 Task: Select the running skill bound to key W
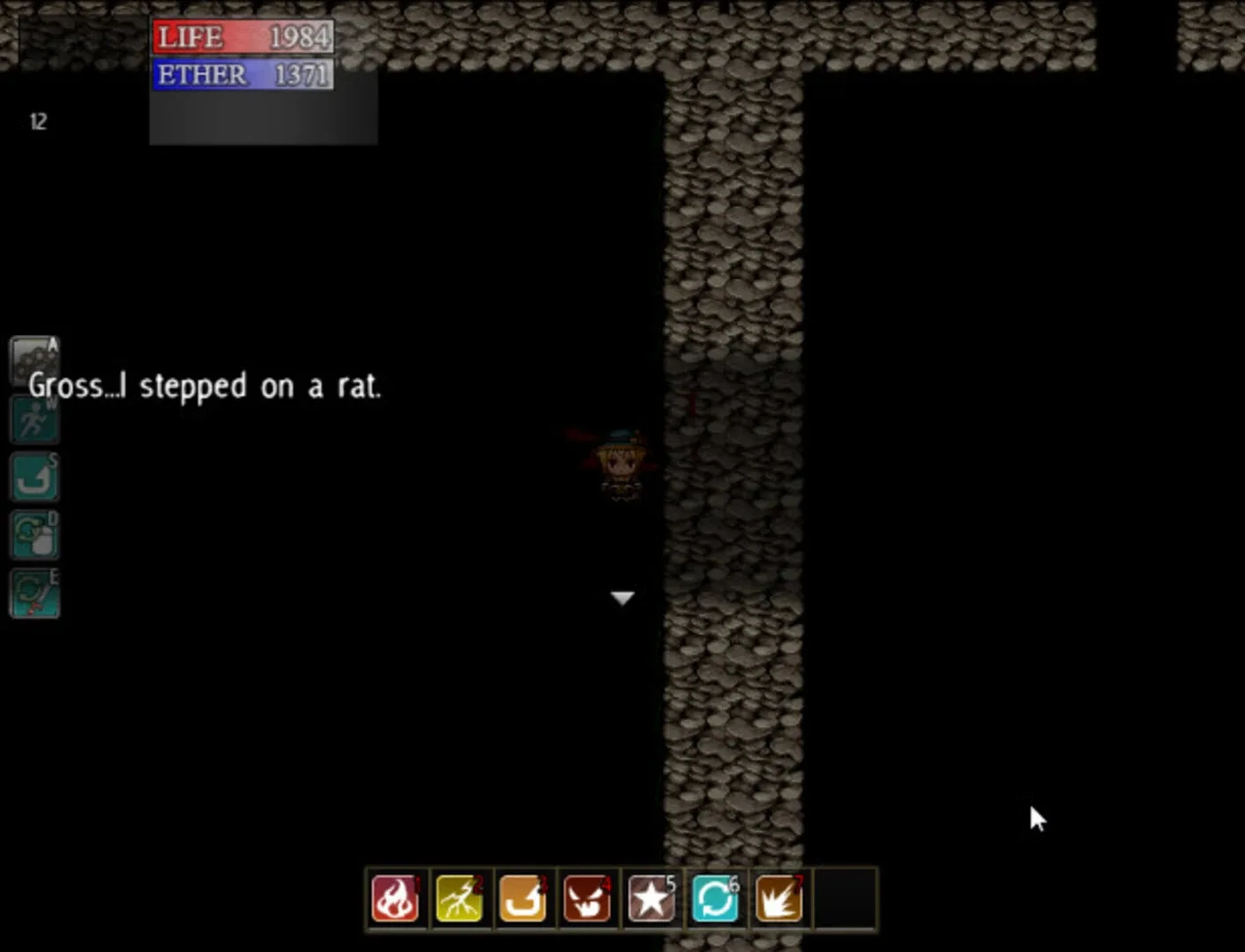point(34,418)
